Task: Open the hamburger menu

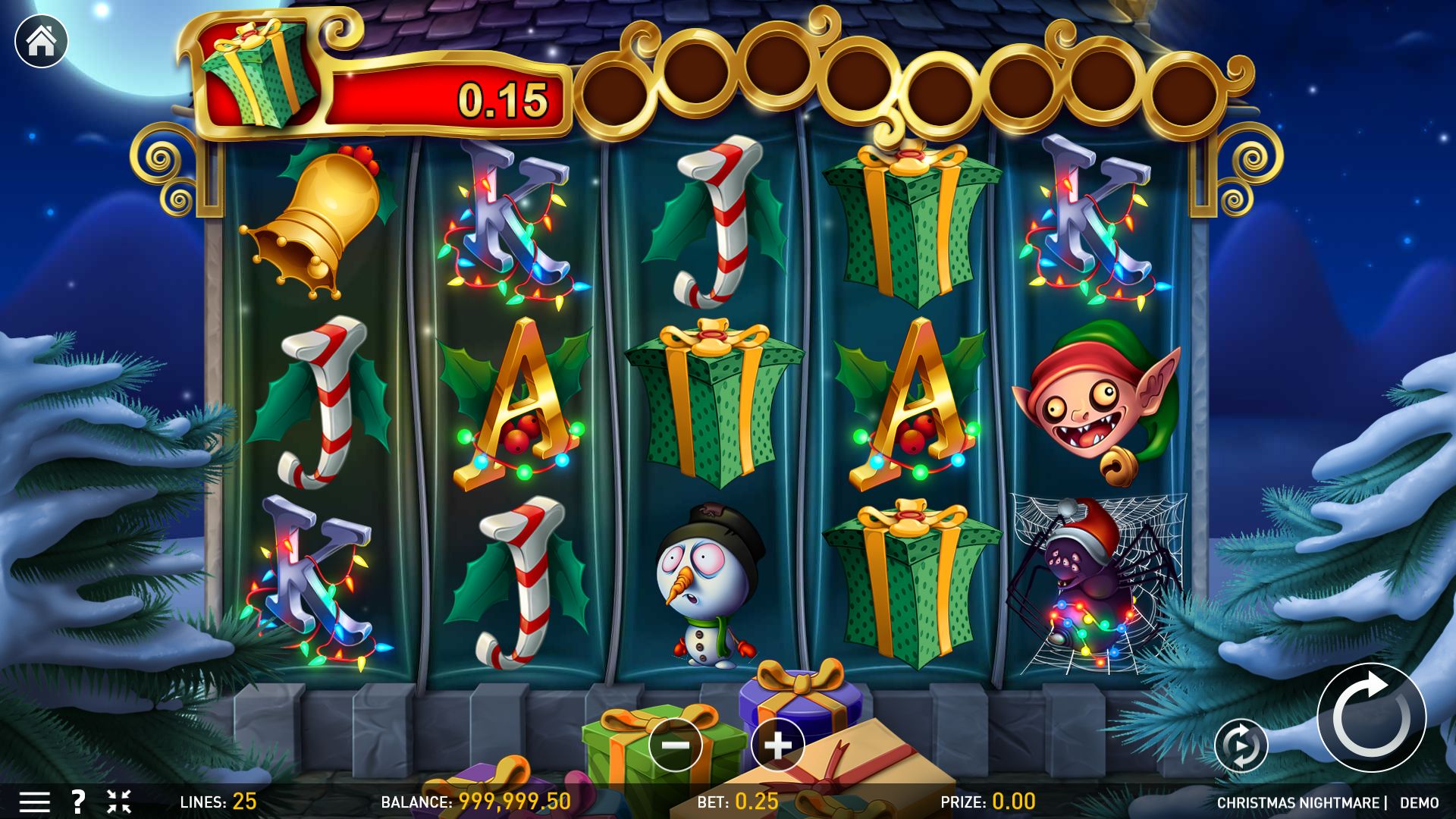Action: point(34,802)
